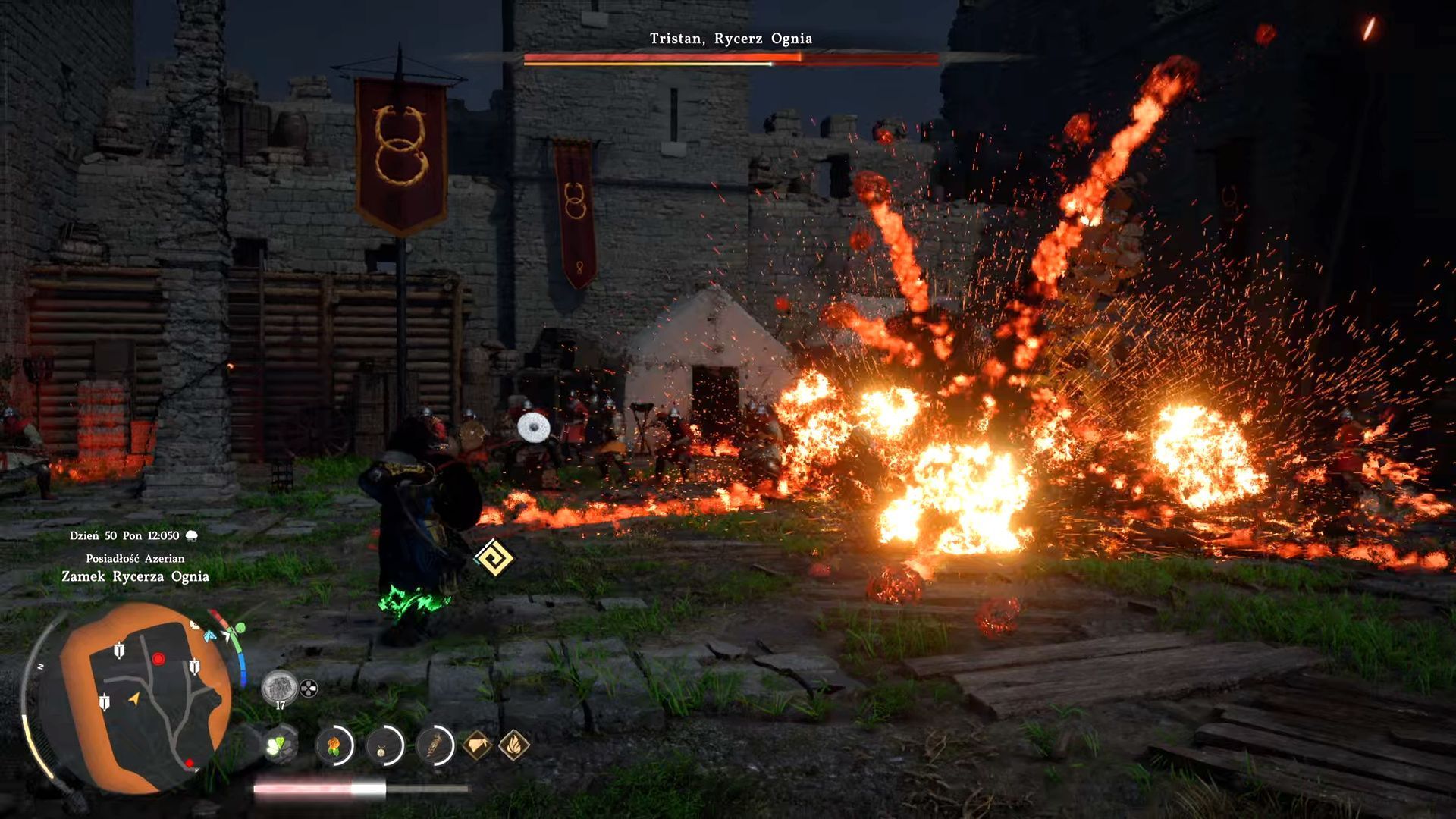Choose the round amulet quick slot
The width and height of the screenshot is (1456, 819).
(x=384, y=746)
